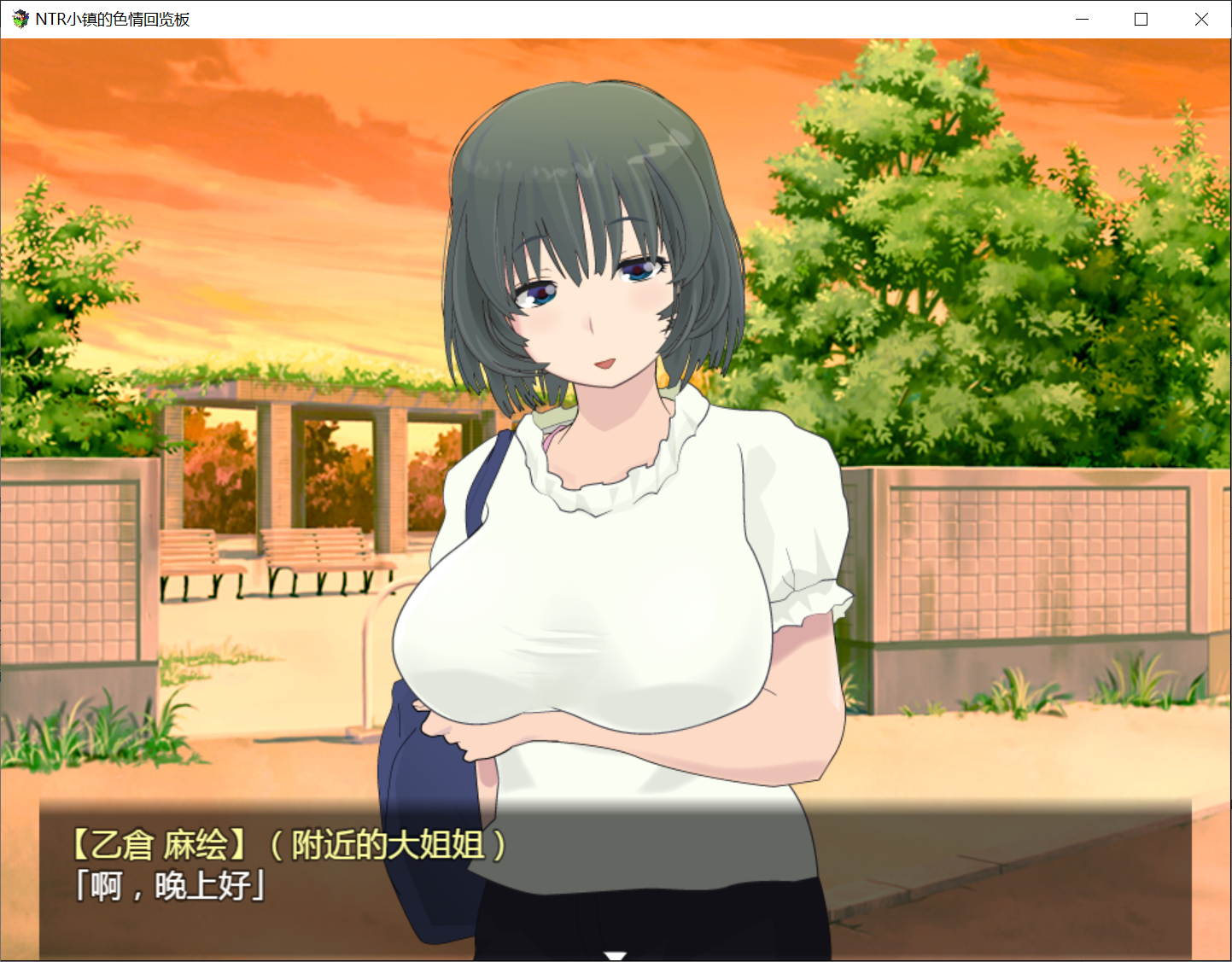Image resolution: width=1232 pixels, height=962 pixels.
Task: Click the white advance-dialogue arrow
Action: (x=616, y=956)
